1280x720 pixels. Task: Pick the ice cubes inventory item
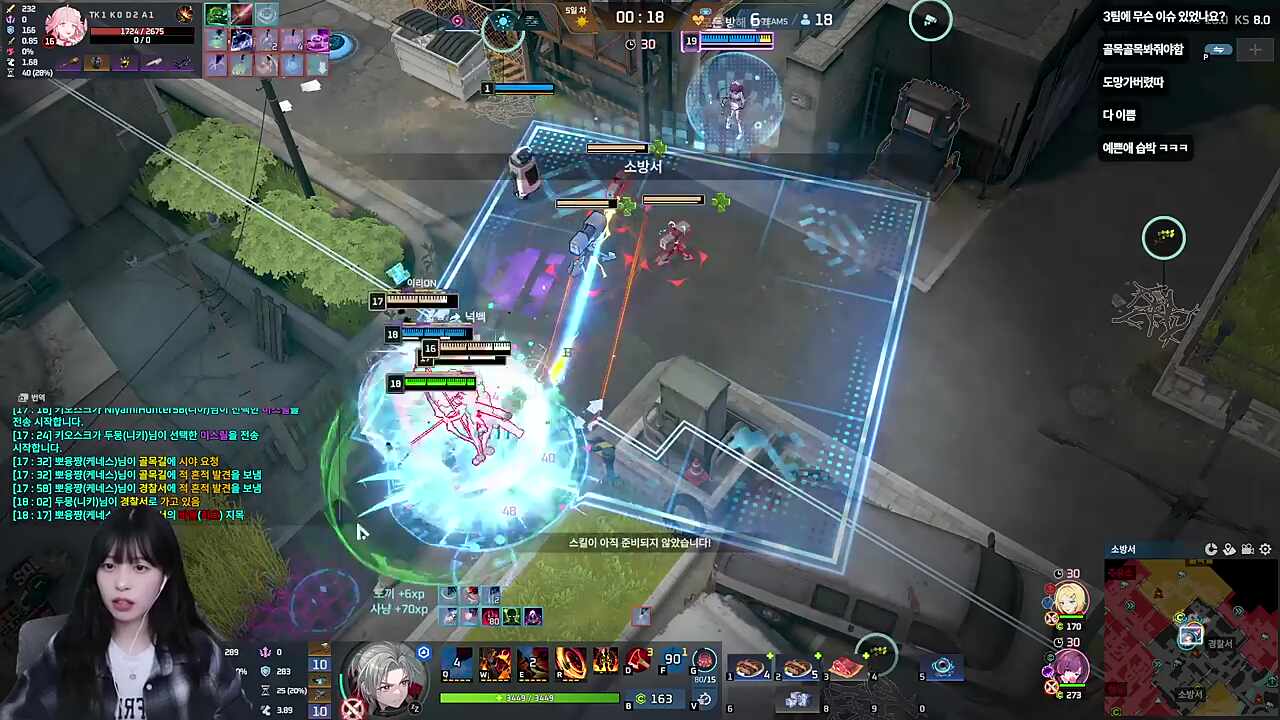[x=798, y=700]
